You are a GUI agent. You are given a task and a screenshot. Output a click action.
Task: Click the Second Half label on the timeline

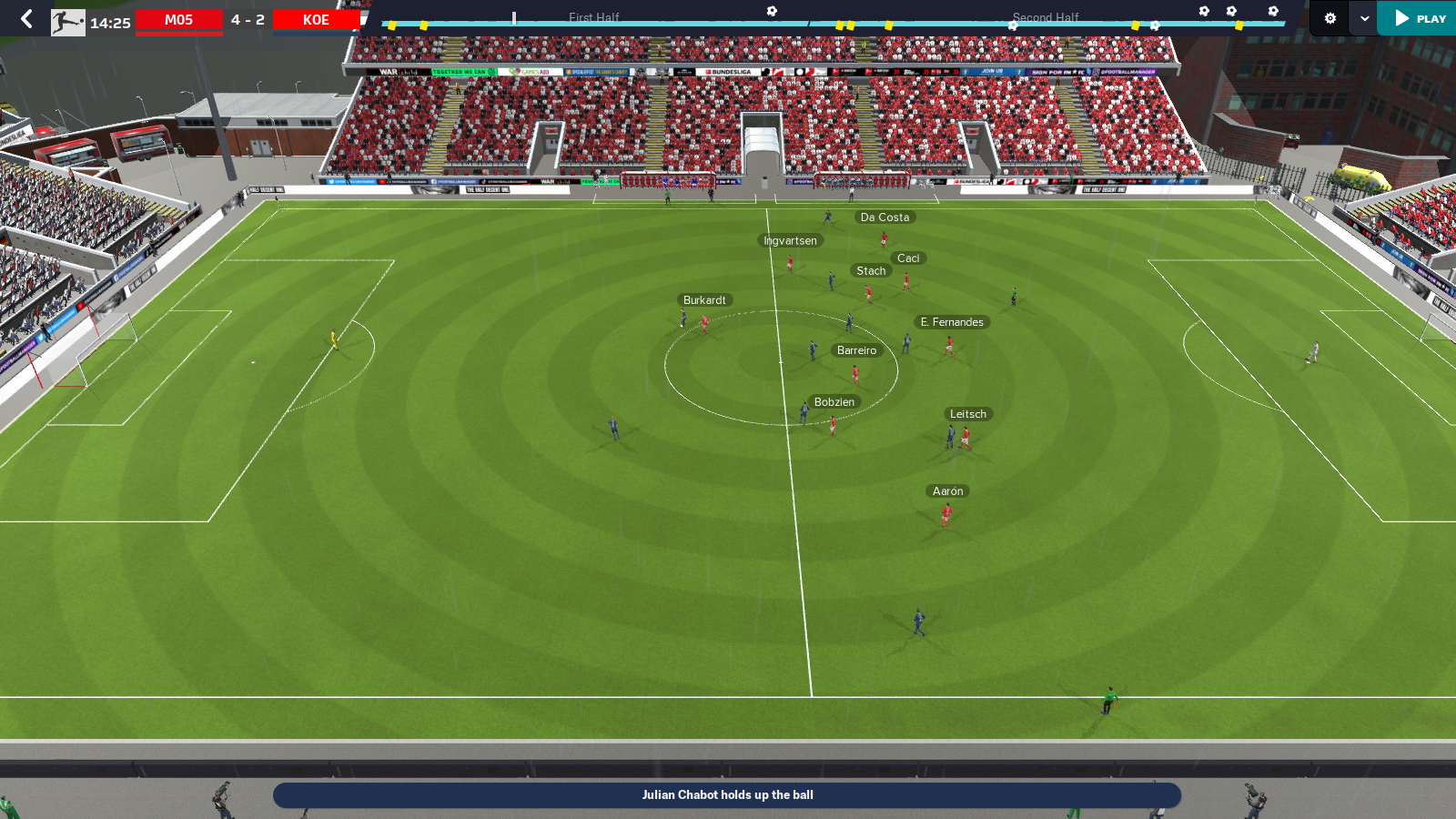pos(1046,17)
